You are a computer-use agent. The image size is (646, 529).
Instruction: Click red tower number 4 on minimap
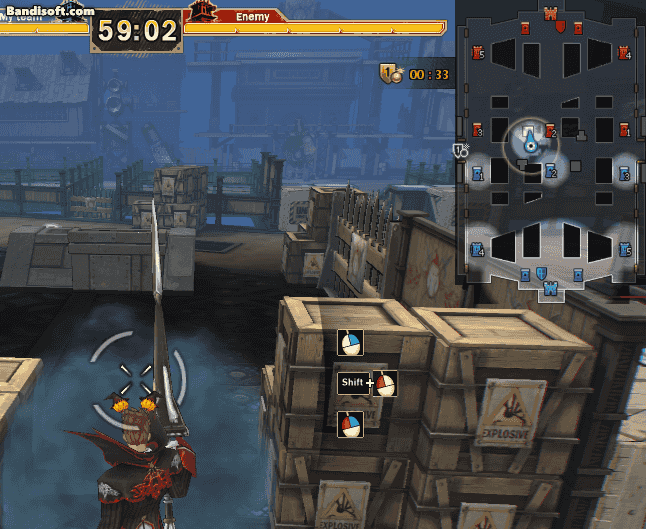624,53
